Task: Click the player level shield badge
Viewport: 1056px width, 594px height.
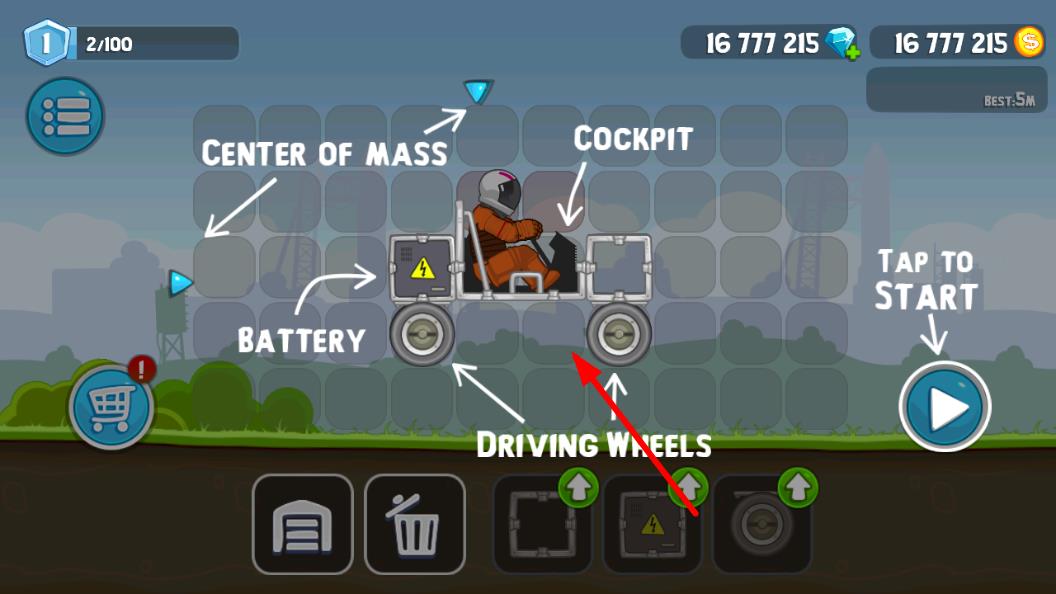Action: (49, 43)
